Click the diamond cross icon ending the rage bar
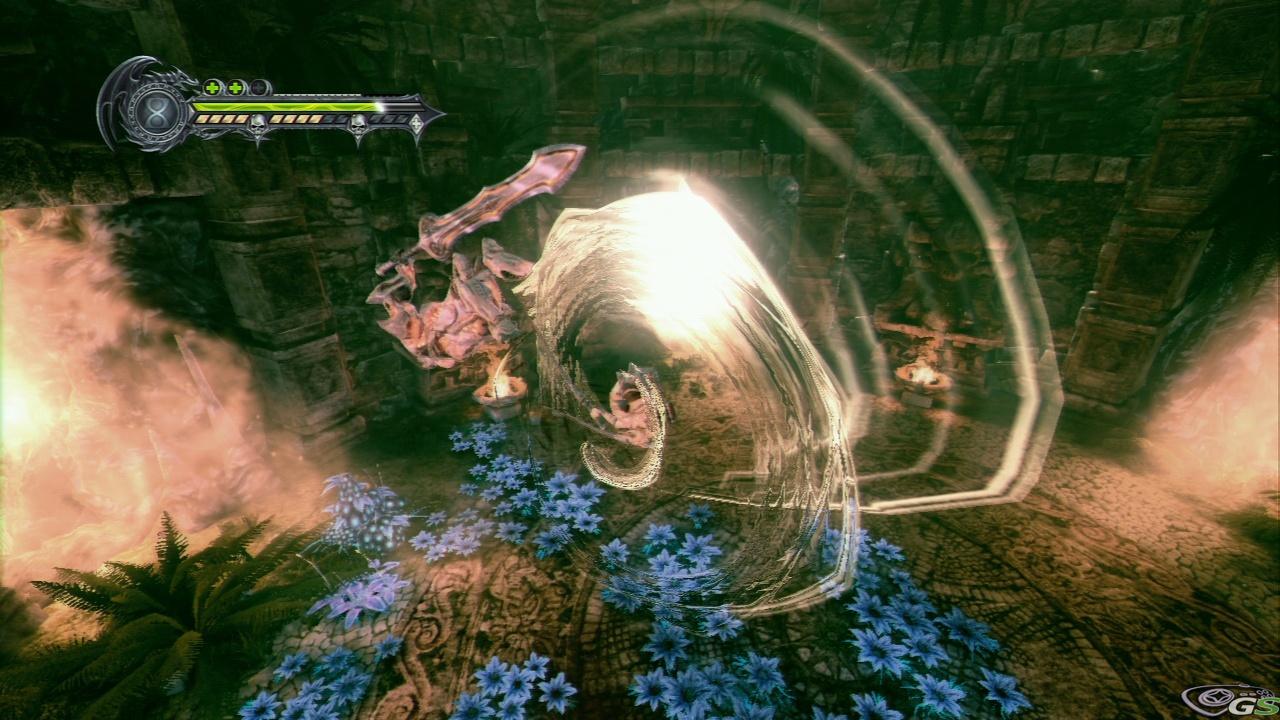This screenshot has width=1280, height=720. [x=416, y=123]
